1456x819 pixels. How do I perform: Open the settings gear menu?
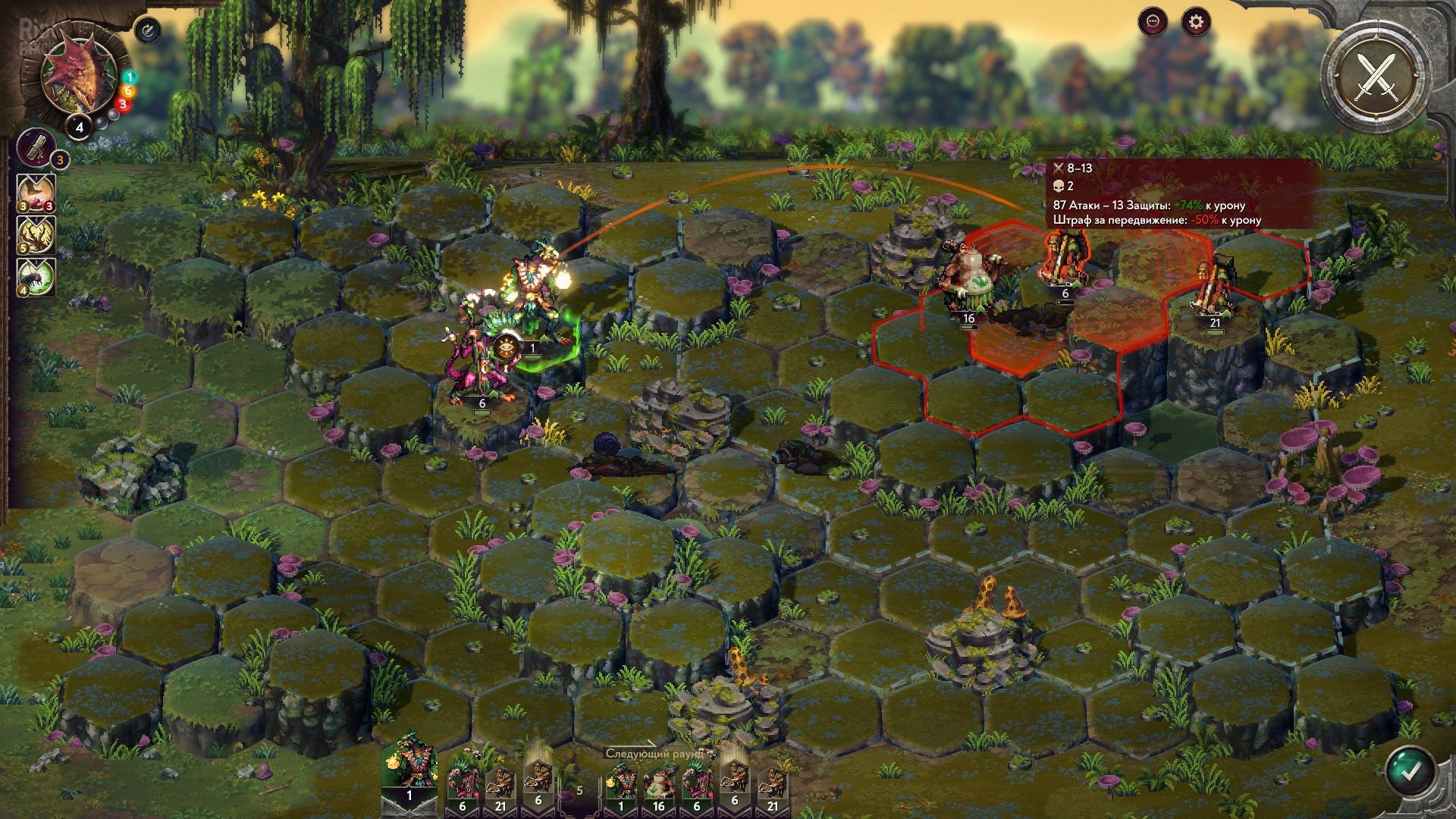[x=1196, y=22]
